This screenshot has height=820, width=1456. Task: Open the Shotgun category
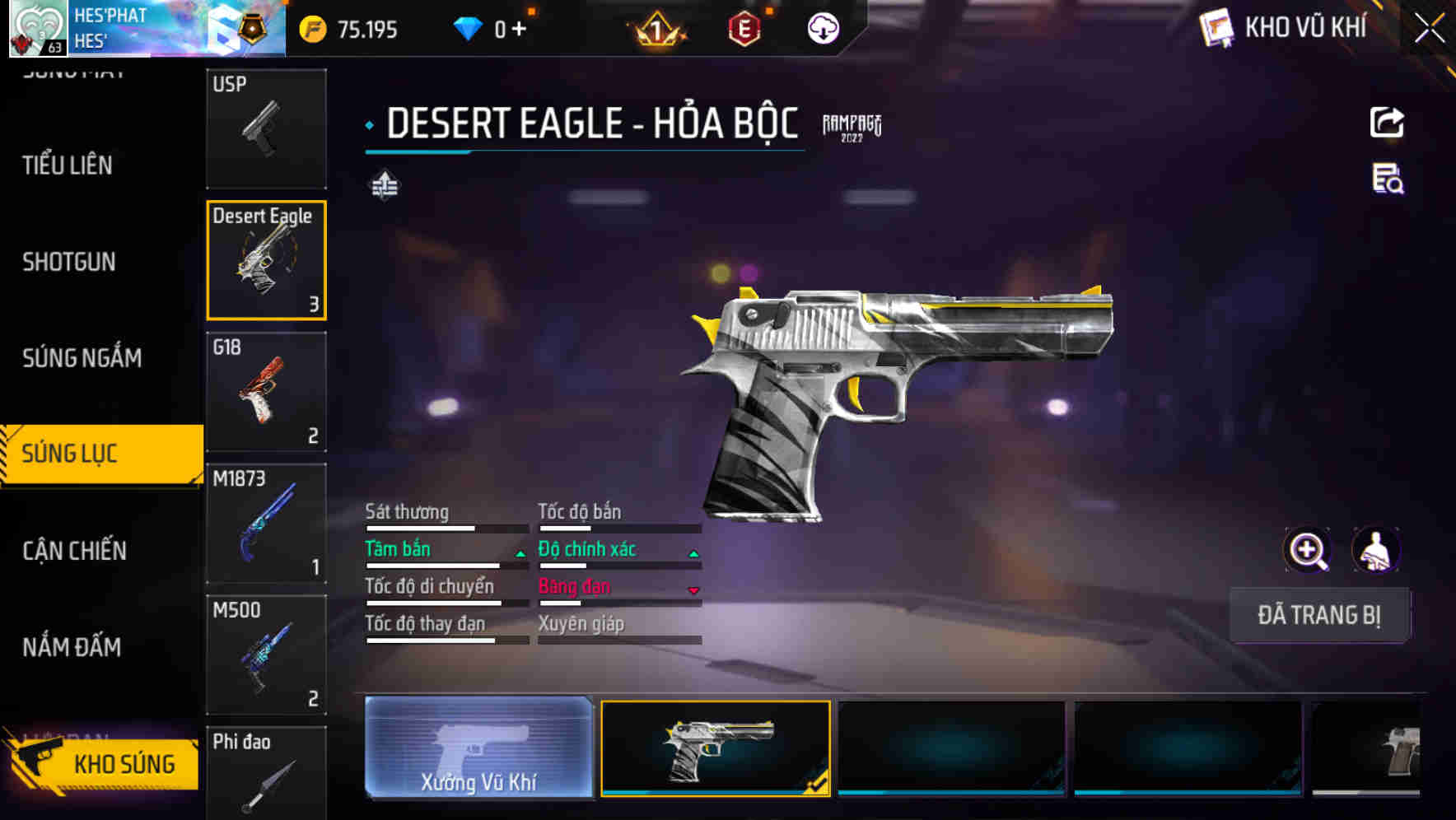point(69,262)
